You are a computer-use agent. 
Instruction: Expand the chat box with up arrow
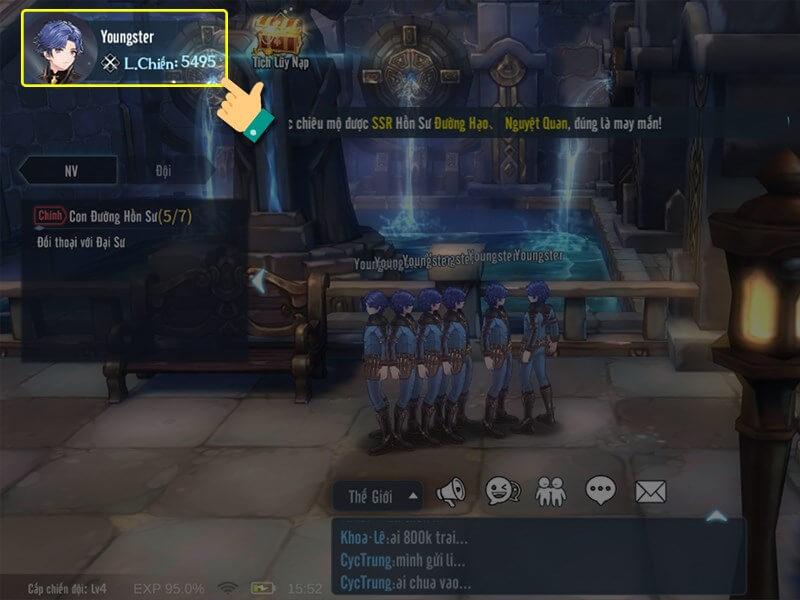coord(716,516)
